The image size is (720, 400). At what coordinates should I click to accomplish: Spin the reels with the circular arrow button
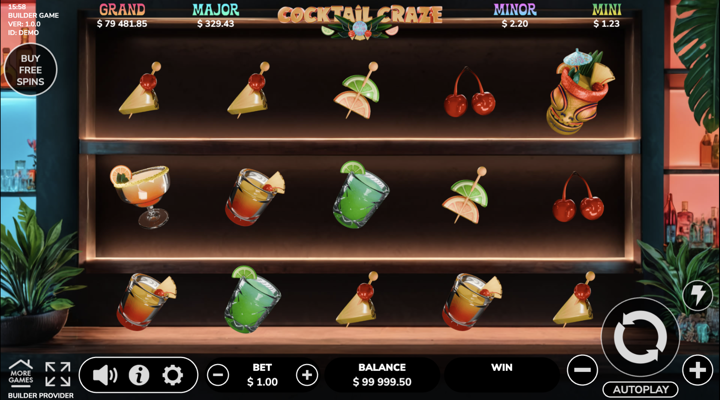[640, 338]
